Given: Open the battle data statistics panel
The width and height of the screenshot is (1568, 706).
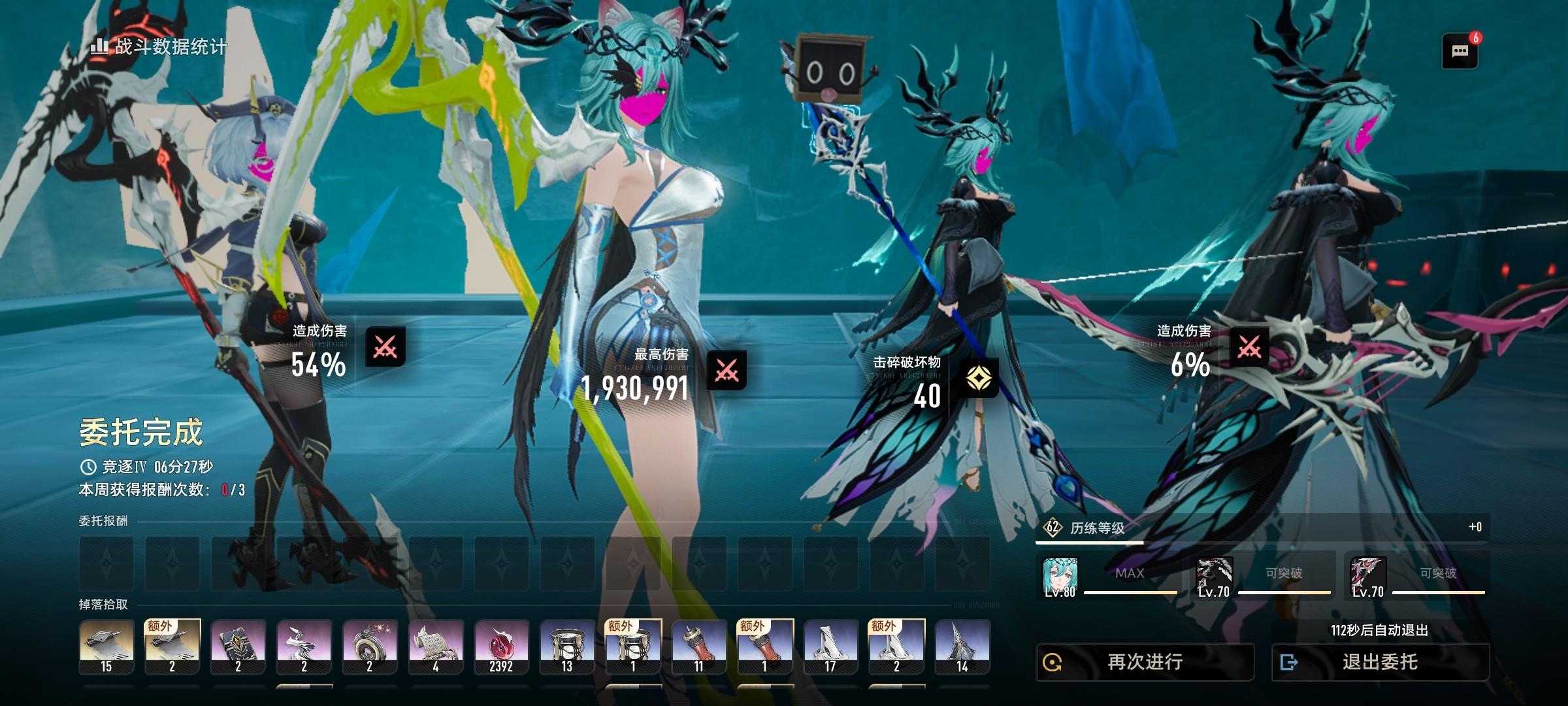Looking at the screenshot, I should point(159,46).
